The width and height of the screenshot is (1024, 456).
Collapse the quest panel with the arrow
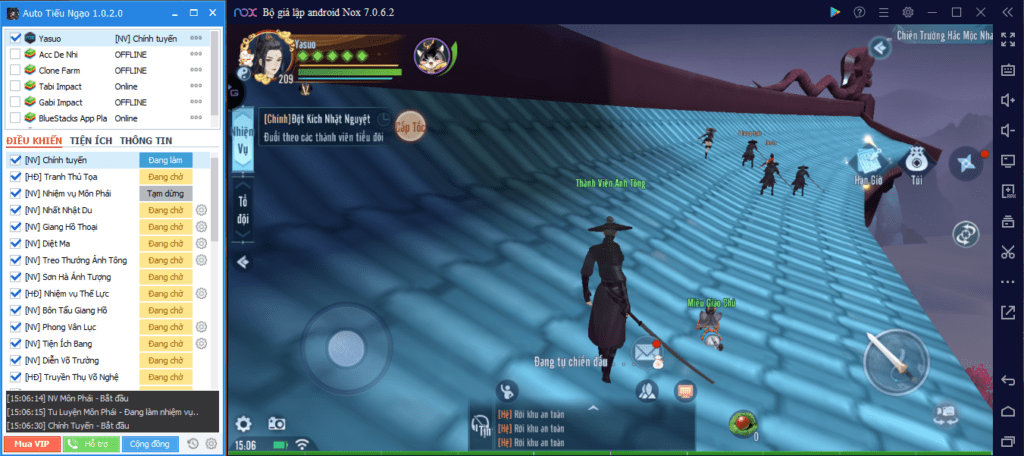[243, 262]
